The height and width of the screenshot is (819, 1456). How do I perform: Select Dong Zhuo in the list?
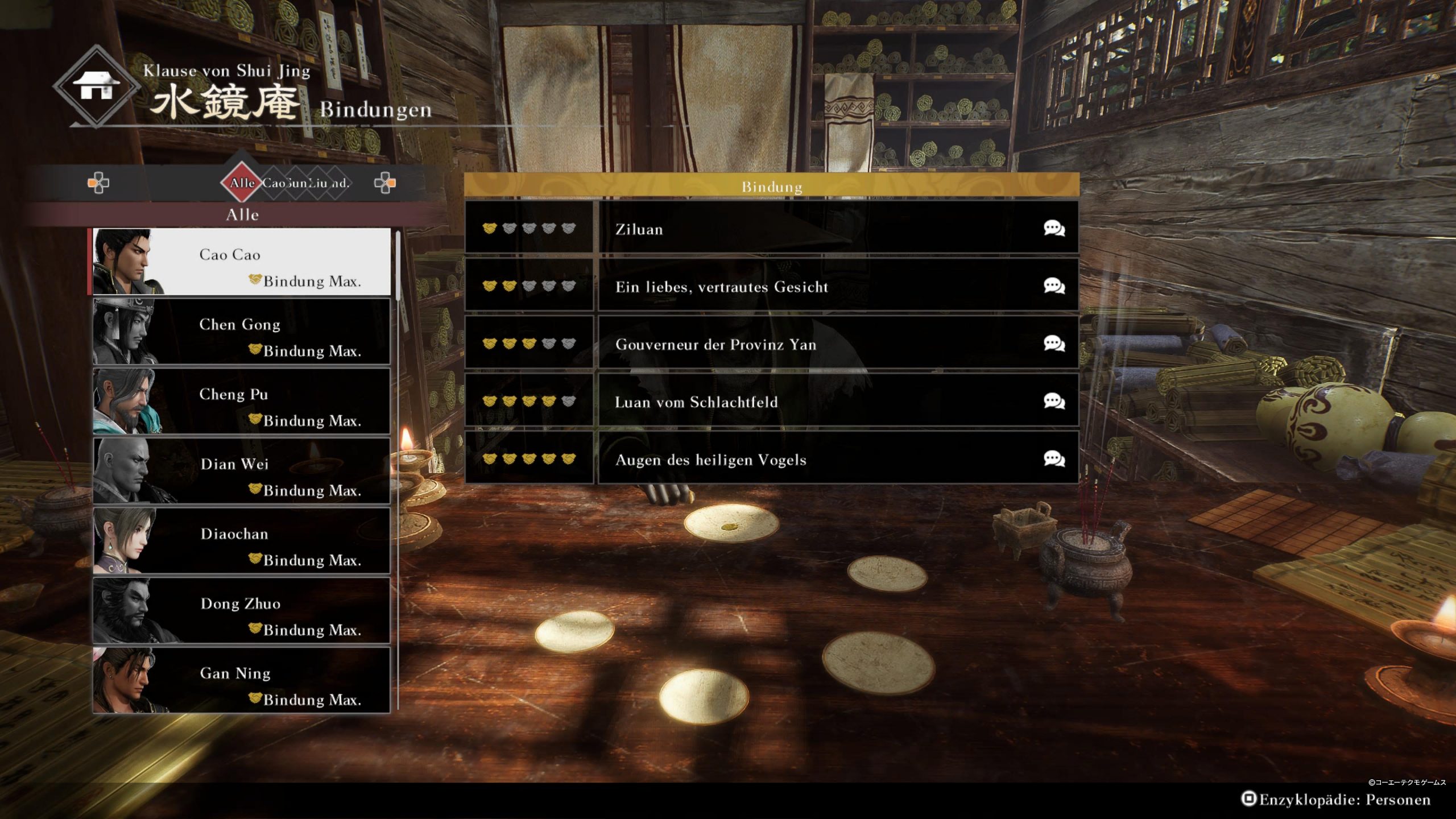click(242, 611)
